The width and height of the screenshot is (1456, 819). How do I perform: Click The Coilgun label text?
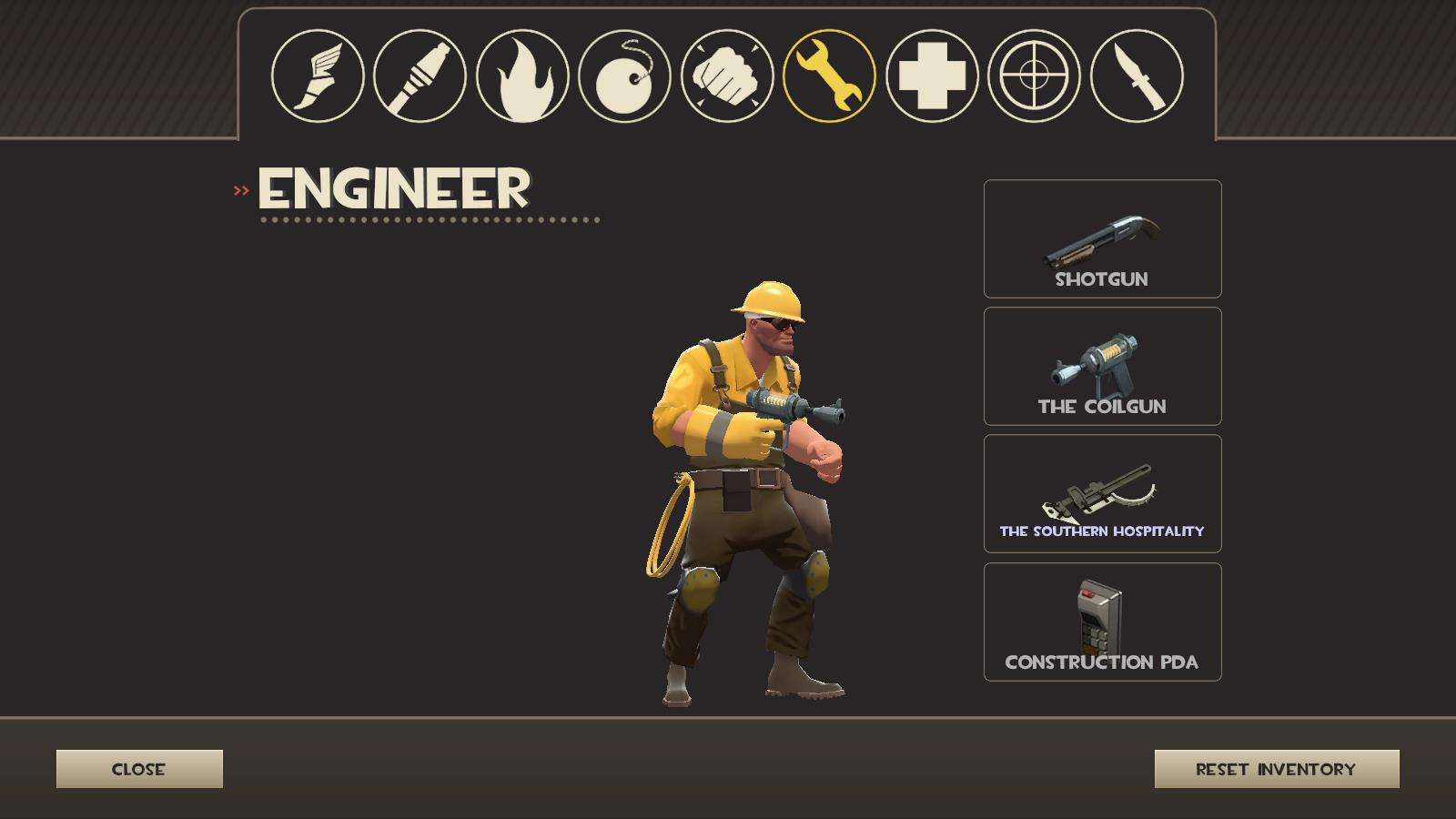coord(1102,407)
